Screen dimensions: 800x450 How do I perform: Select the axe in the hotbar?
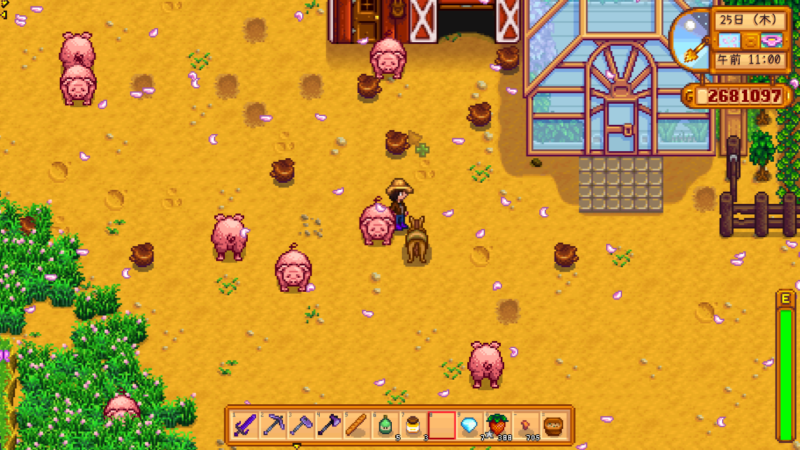click(x=329, y=425)
